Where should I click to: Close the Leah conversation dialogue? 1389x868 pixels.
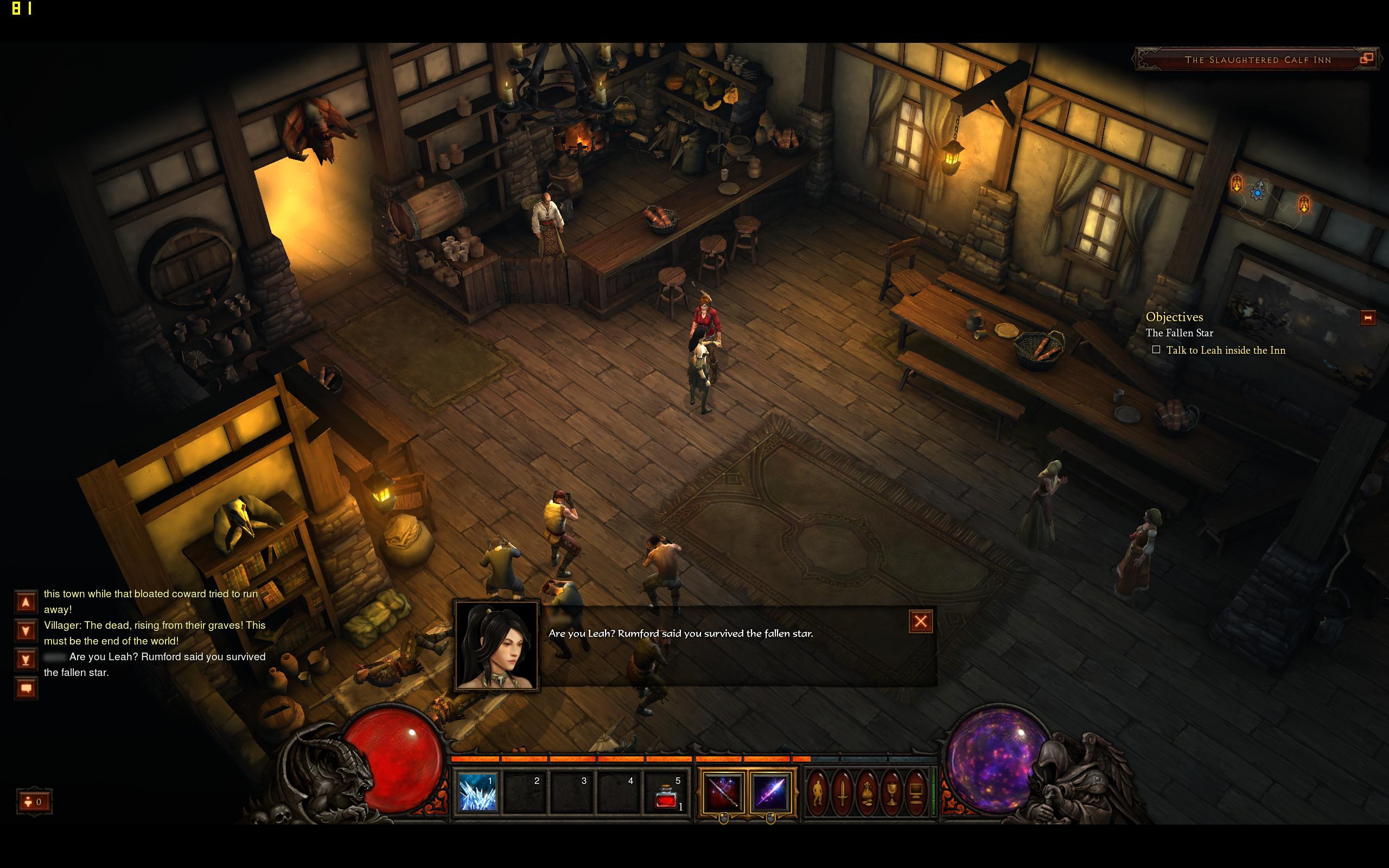(x=920, y=621)
